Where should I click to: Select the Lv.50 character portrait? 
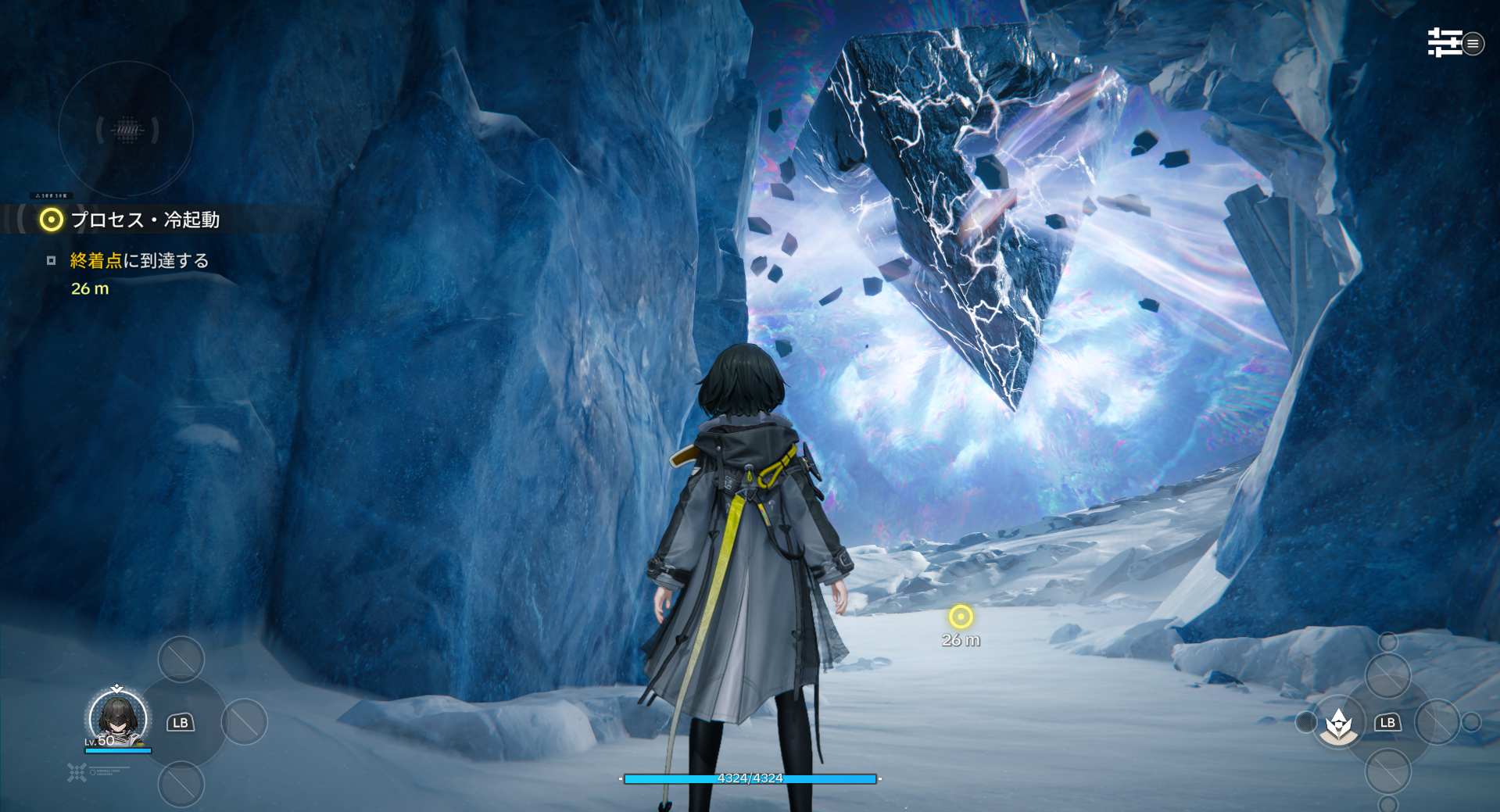pyautogui.click(x=118, y=719)
